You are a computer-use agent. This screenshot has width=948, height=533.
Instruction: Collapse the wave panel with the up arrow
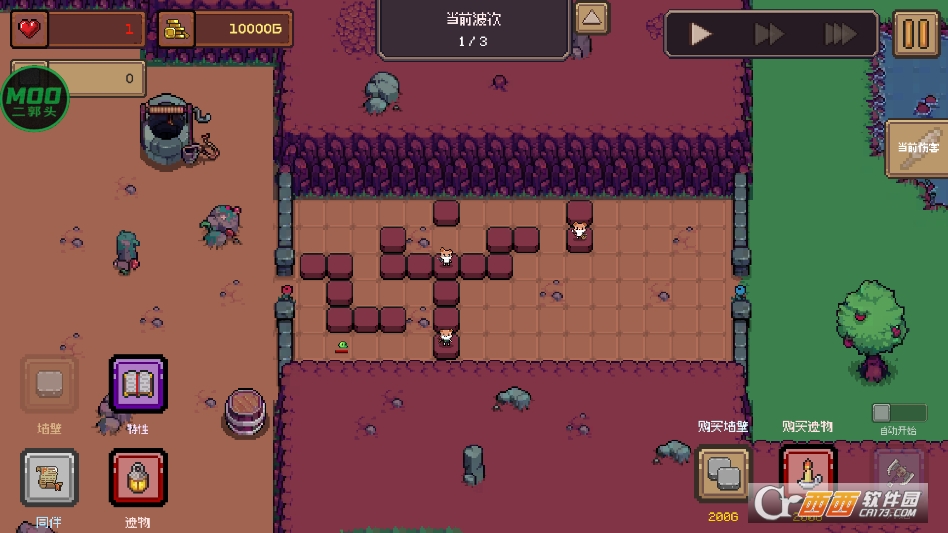tap(592, 18)
